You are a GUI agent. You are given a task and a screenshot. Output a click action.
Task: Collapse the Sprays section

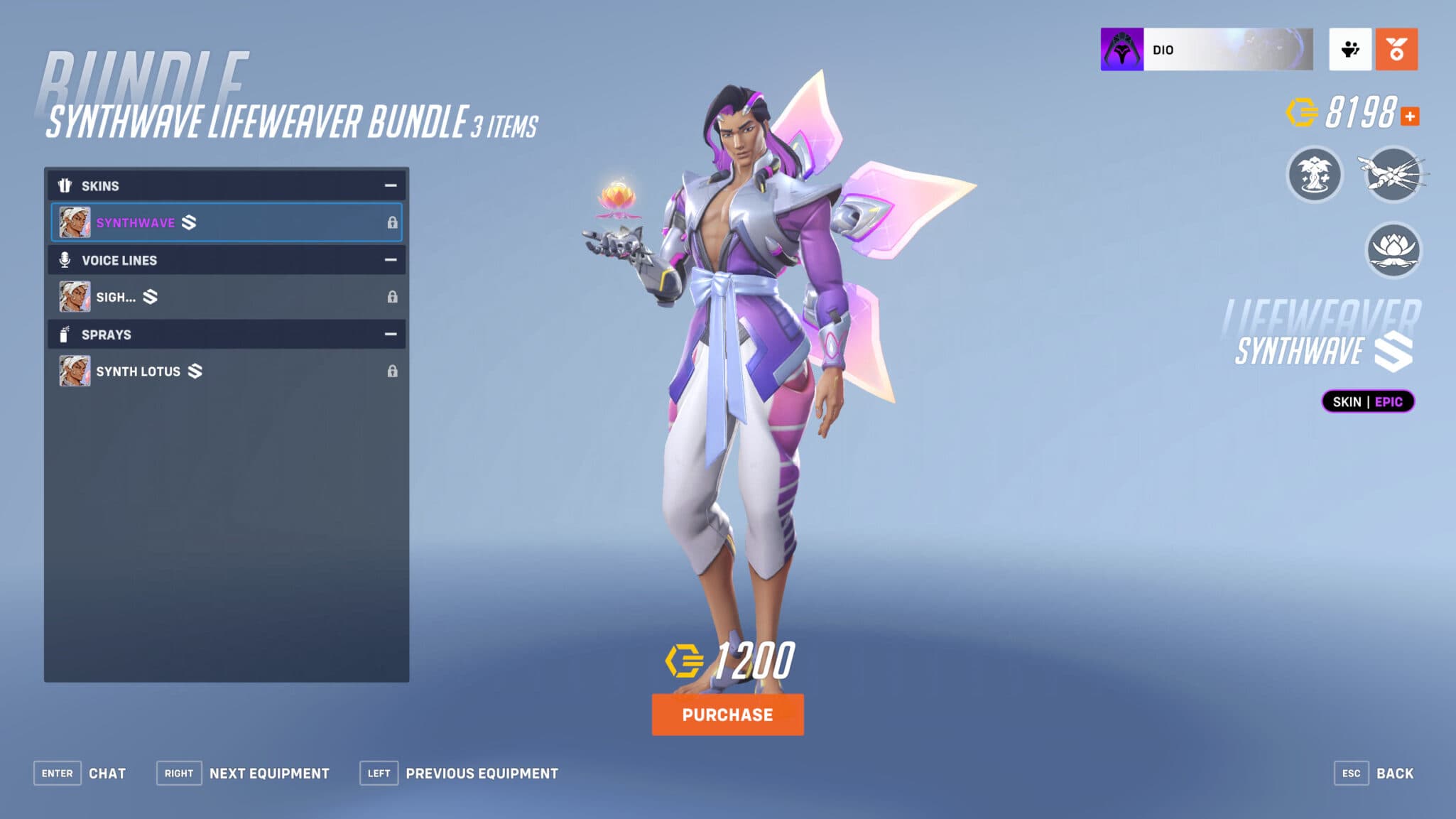tap(389, 334)
